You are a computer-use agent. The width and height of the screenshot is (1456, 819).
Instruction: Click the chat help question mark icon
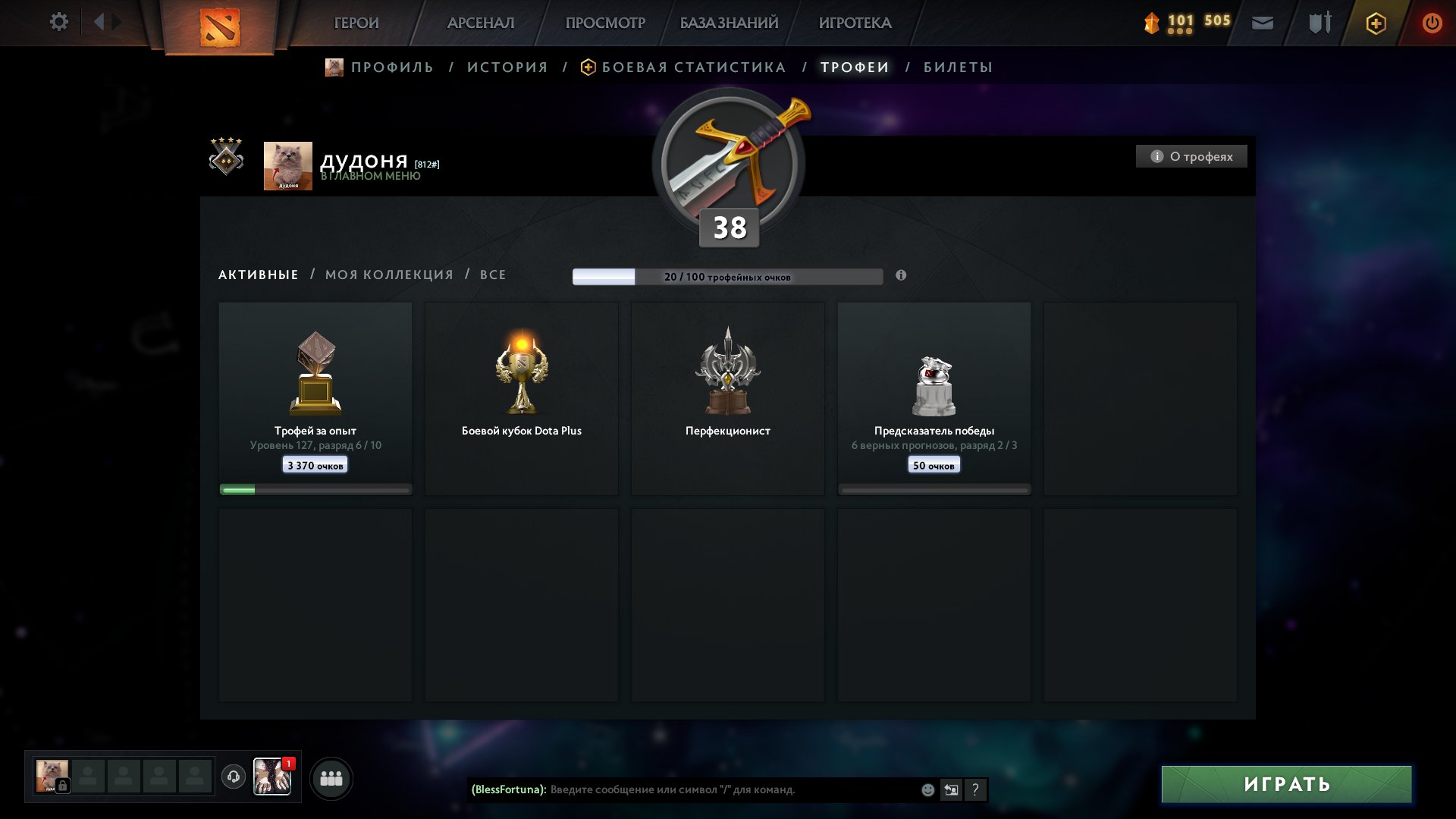[976, 789]
